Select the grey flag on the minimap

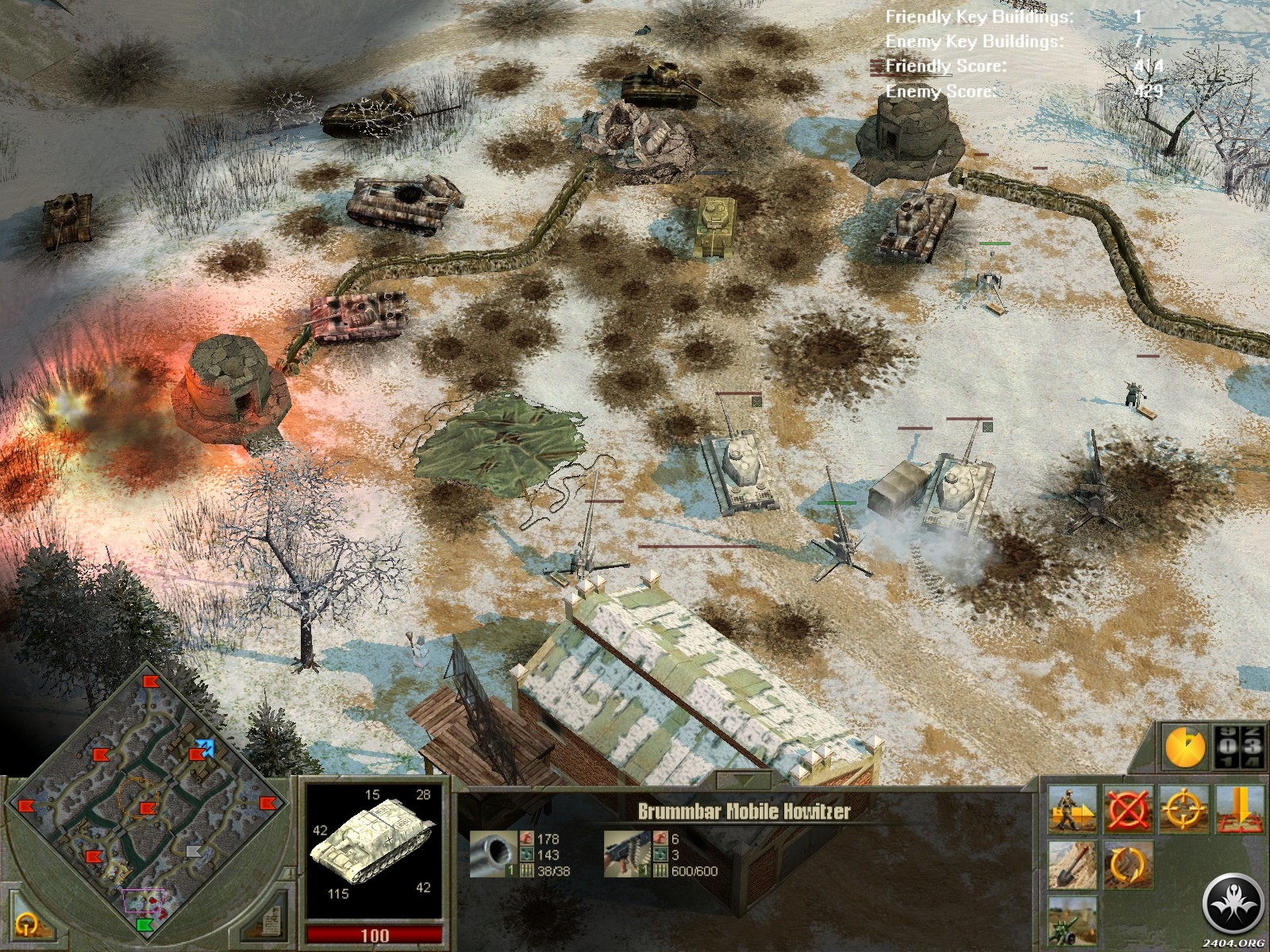[194, 851]
